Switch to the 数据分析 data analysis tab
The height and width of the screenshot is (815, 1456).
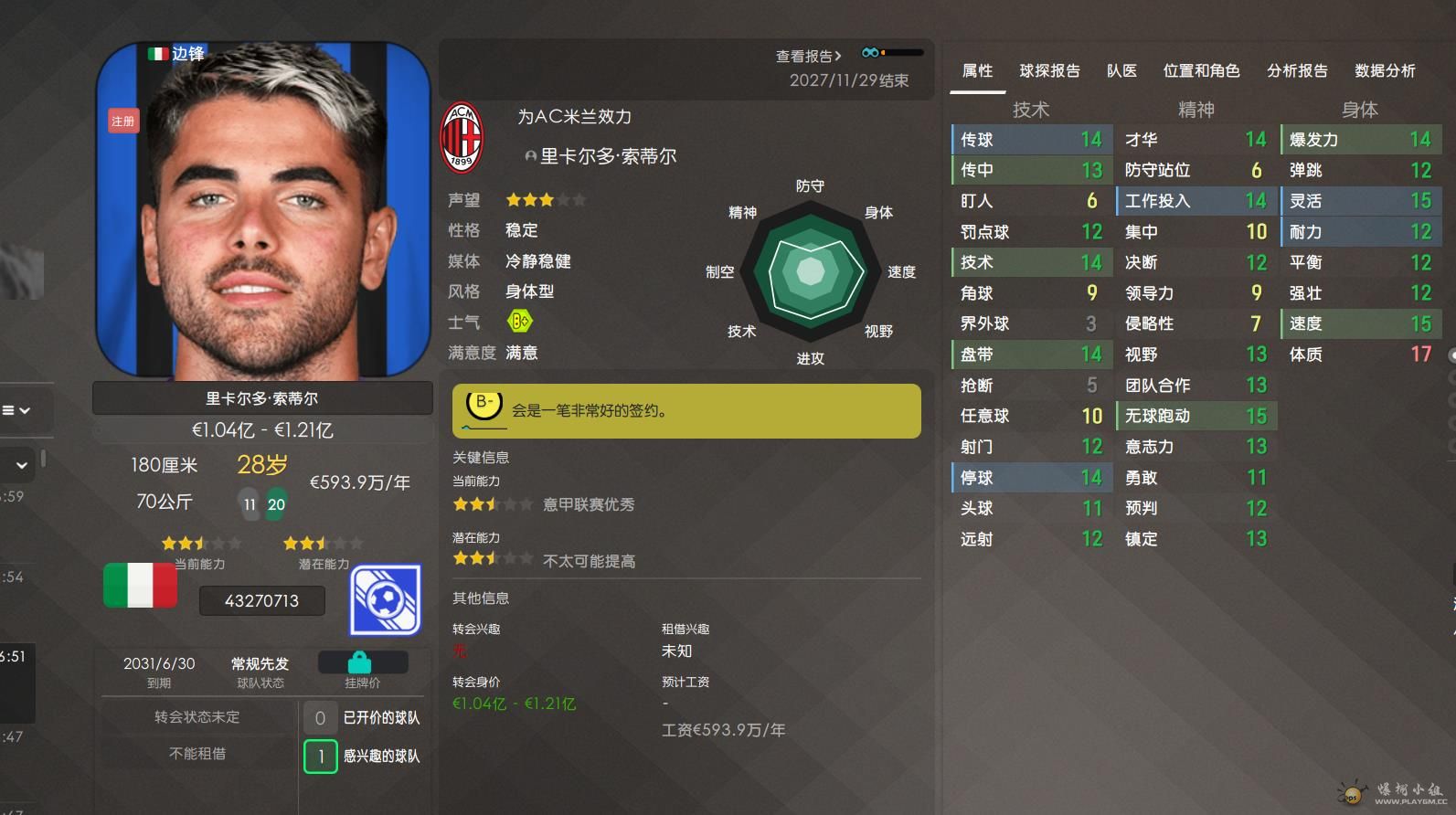pos(1385,70)
